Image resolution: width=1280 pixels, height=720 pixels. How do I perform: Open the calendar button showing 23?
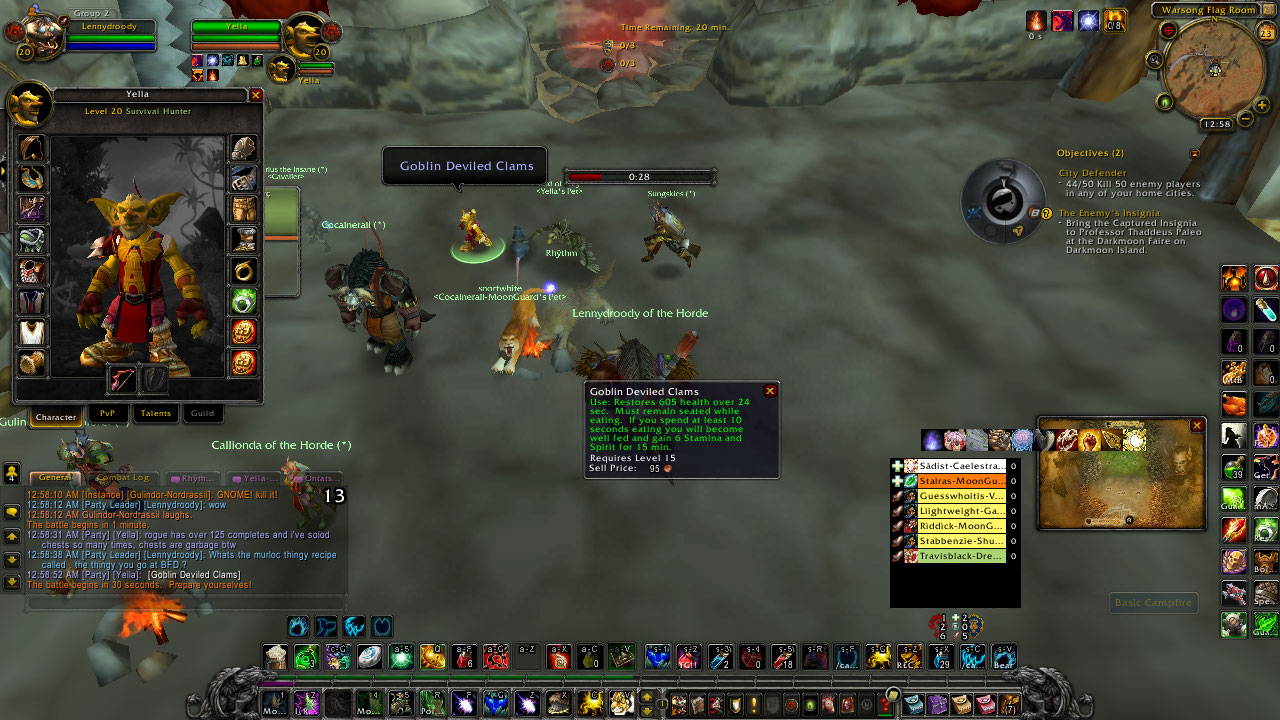pos(1266,34)
